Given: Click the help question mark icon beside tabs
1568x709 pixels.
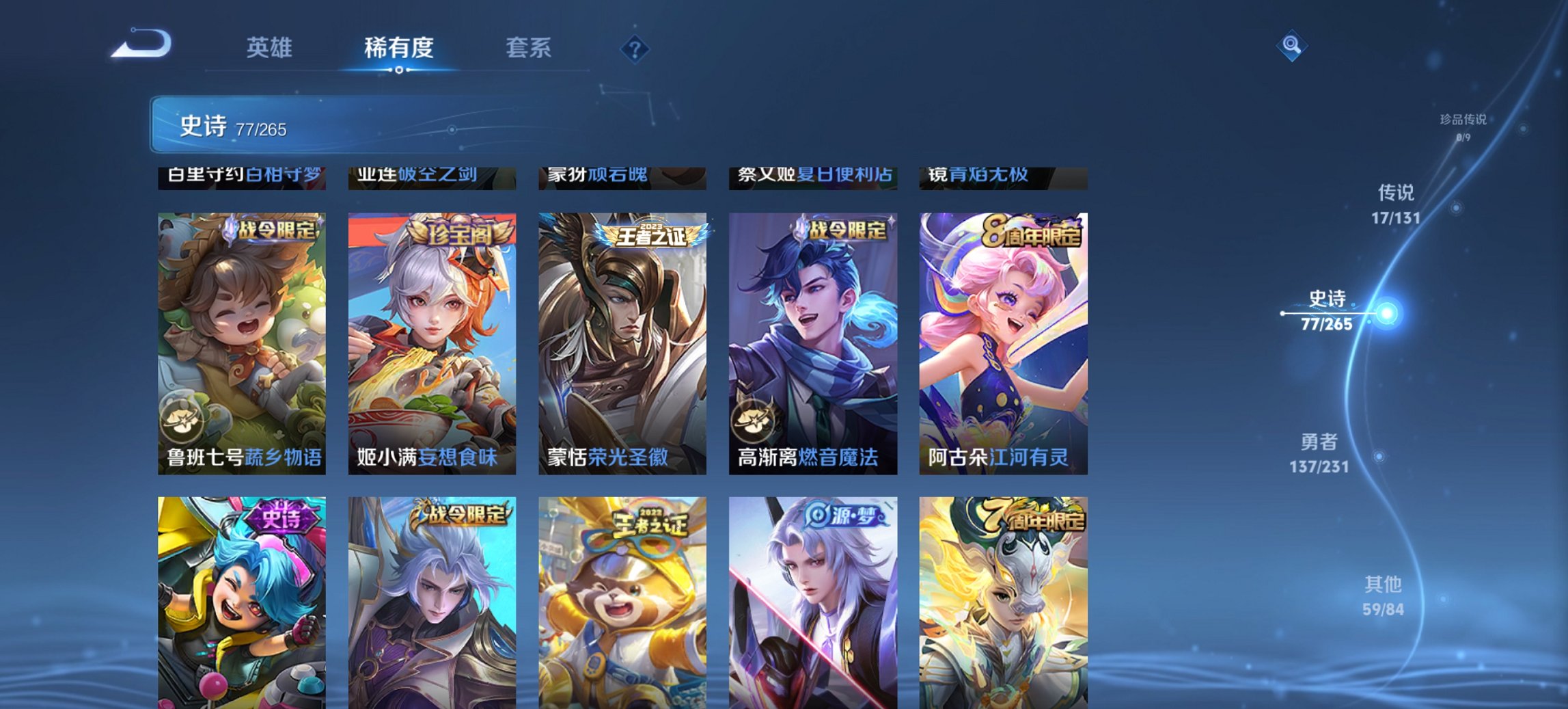Looking at the screenshot, I should (635, 49).
